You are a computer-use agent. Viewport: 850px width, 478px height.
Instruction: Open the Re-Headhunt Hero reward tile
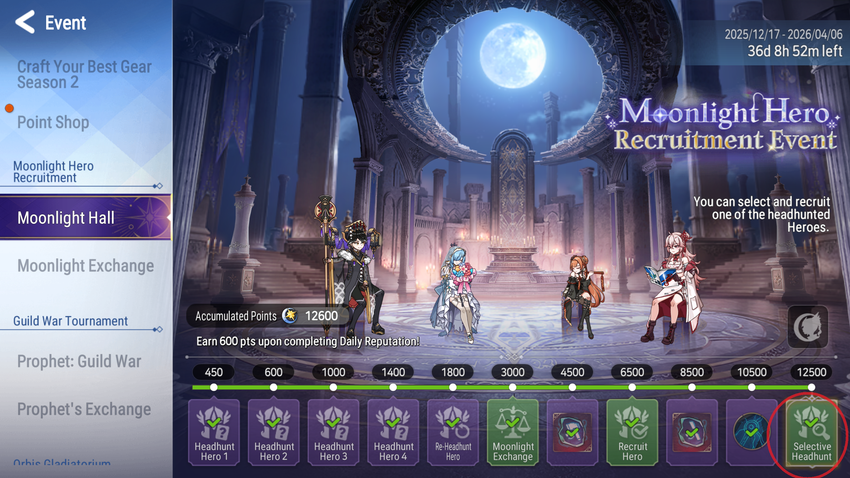click(453, 432)
